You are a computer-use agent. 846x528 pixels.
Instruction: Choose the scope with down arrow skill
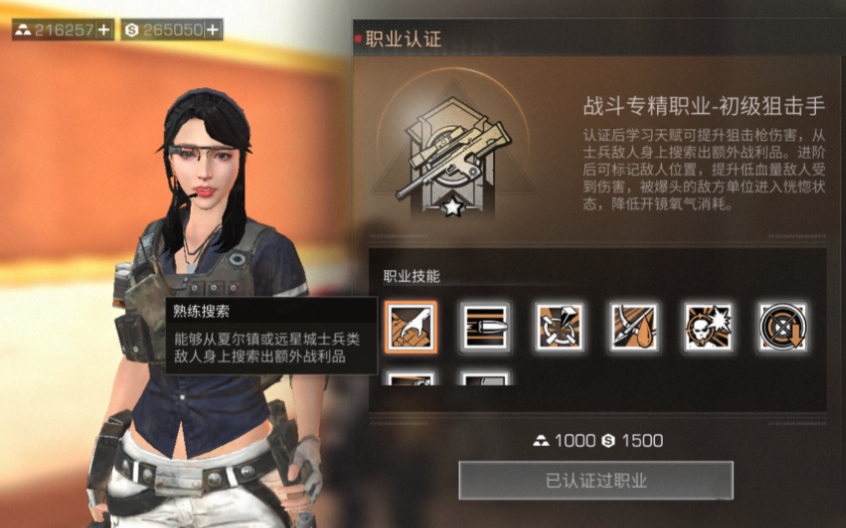(x=782, y=327)
